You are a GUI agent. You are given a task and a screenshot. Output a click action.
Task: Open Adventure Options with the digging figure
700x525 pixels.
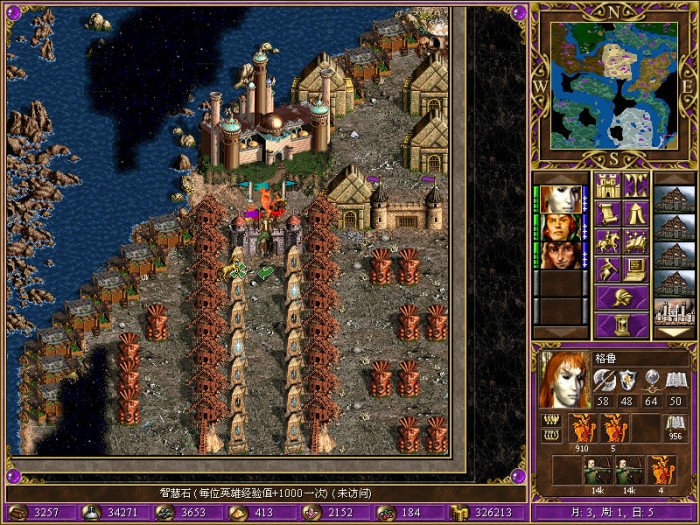click(x=608, y=269)
